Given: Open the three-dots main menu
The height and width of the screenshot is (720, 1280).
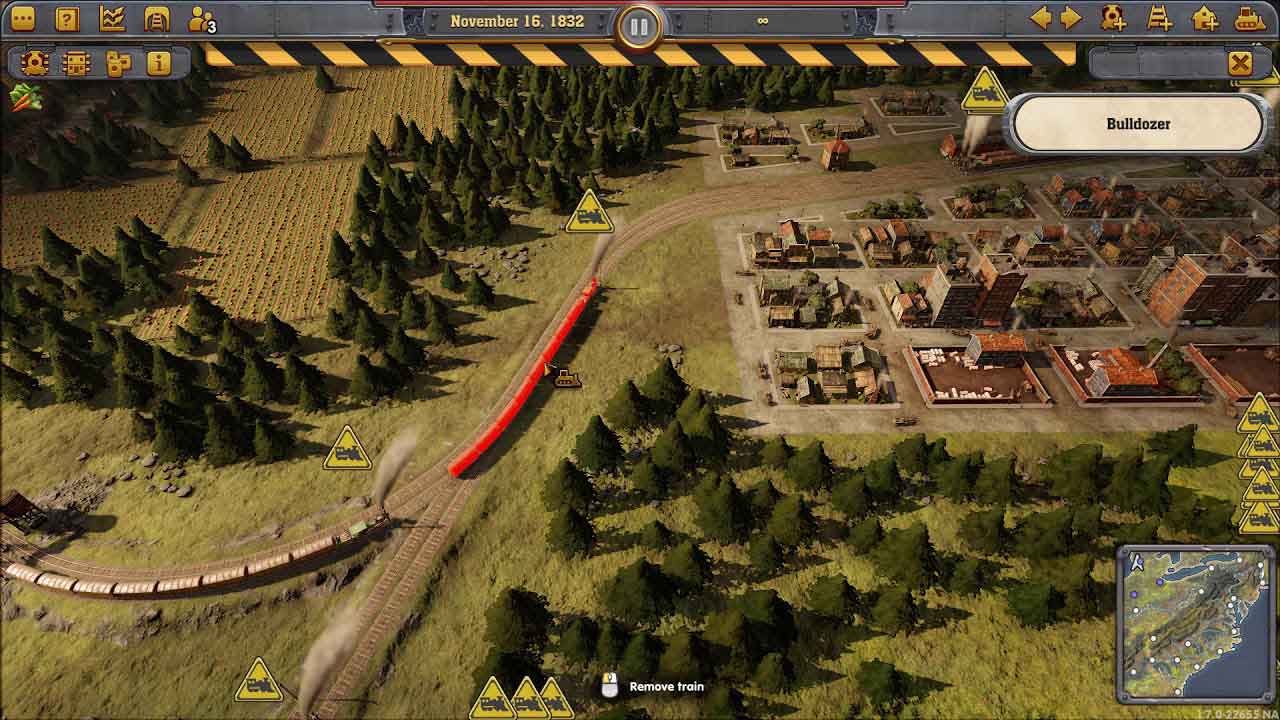Looking at the screenshot, I should (22, 18).
